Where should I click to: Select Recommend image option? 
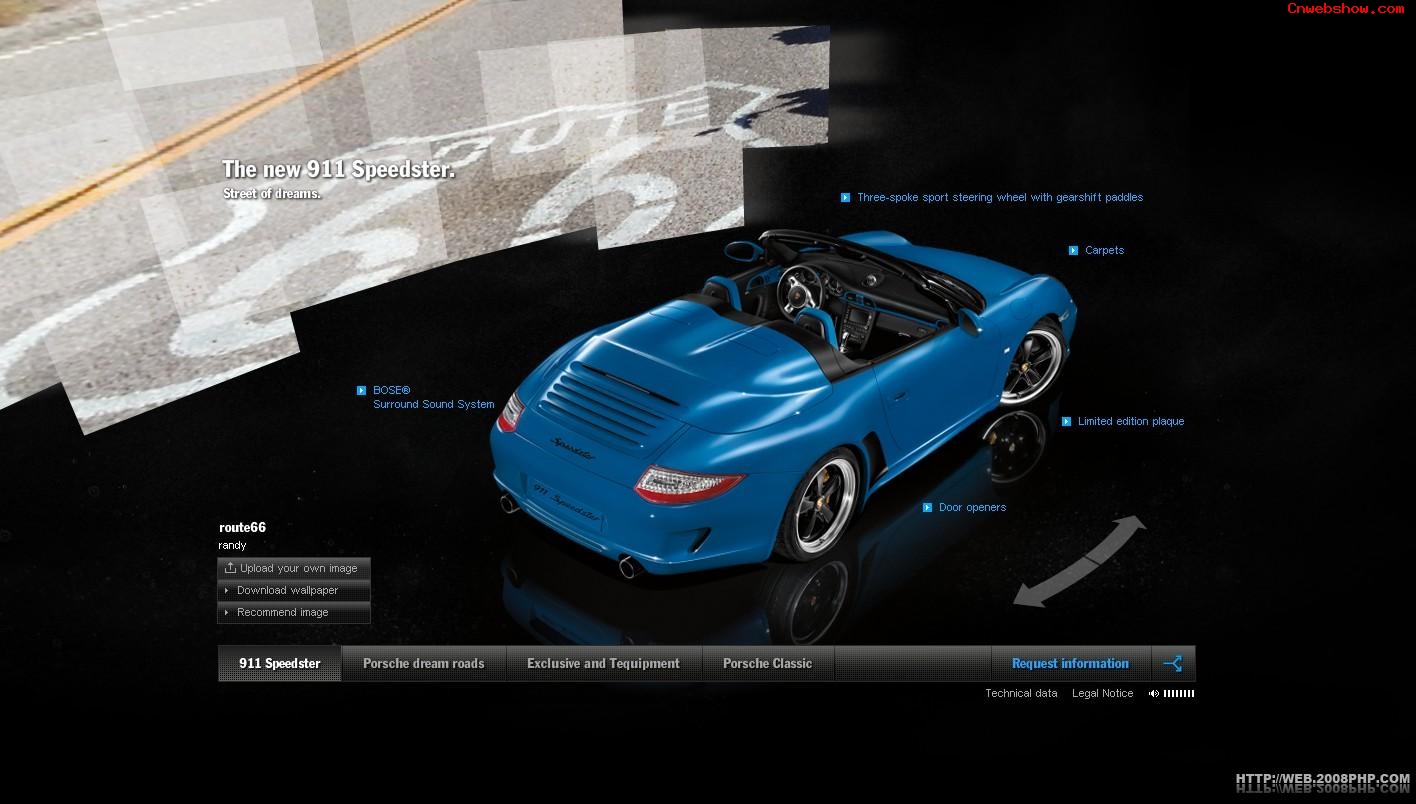[283, 613]
